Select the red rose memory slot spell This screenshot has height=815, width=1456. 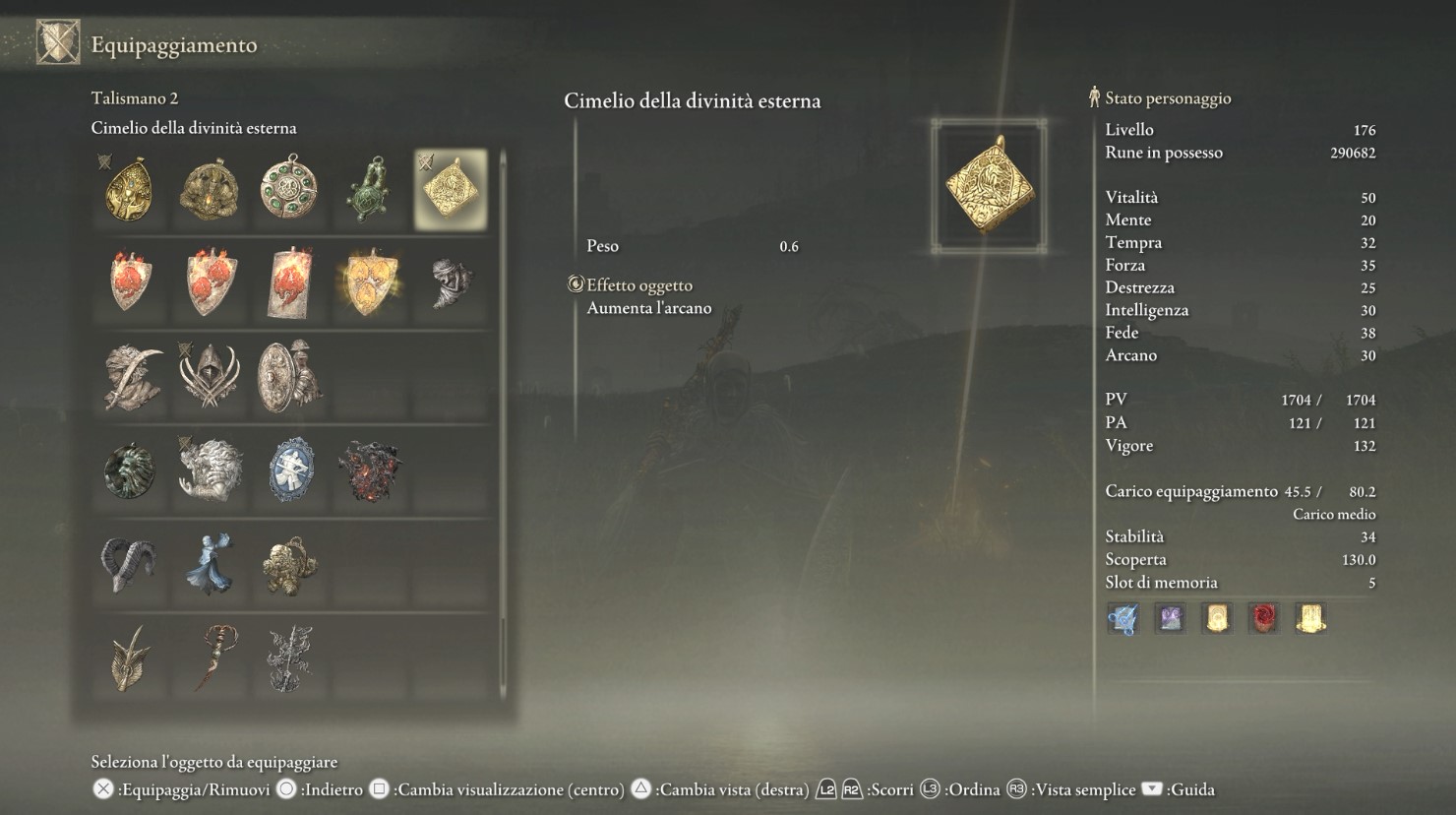1263,618
